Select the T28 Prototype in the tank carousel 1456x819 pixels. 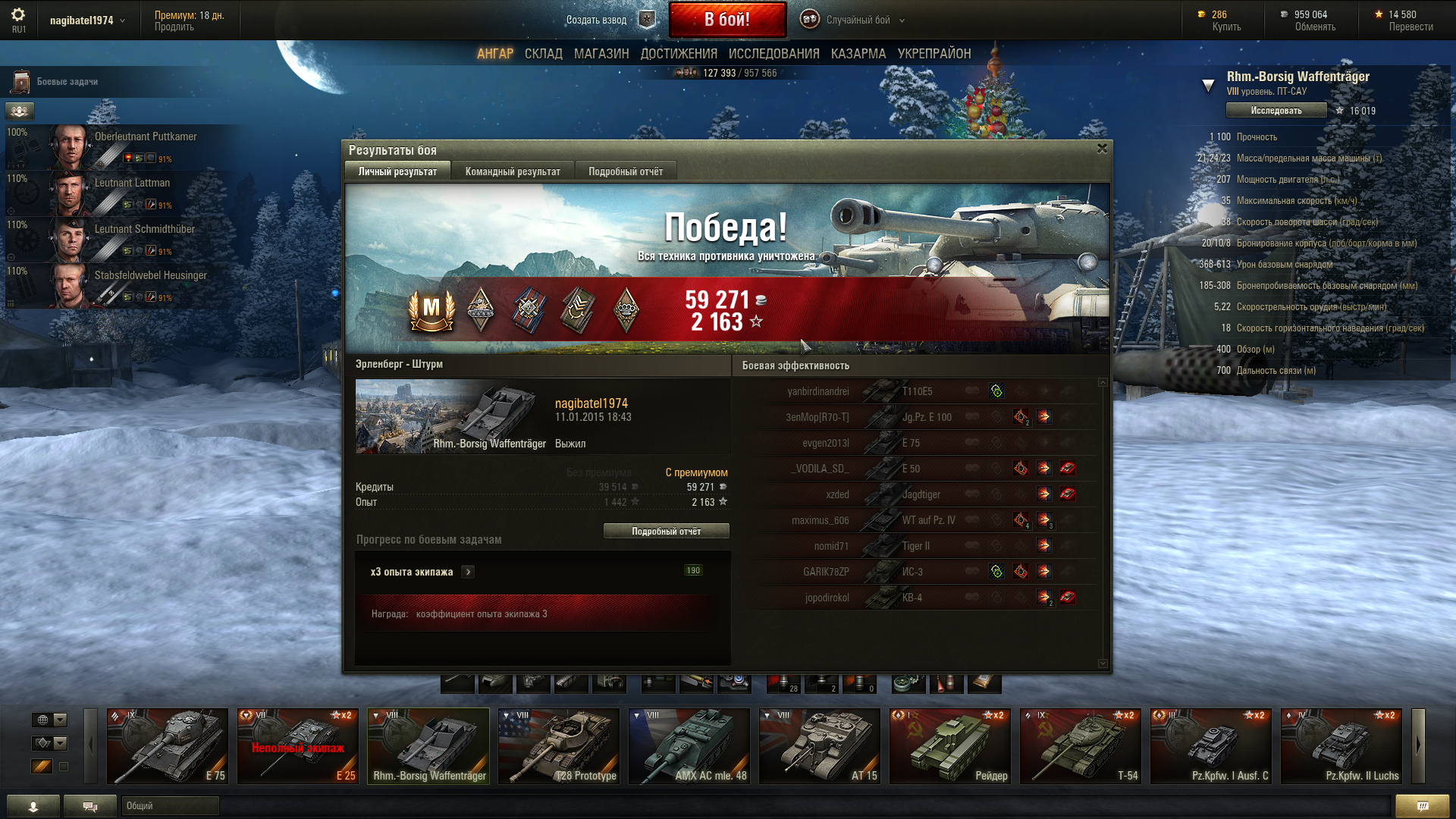559,746
